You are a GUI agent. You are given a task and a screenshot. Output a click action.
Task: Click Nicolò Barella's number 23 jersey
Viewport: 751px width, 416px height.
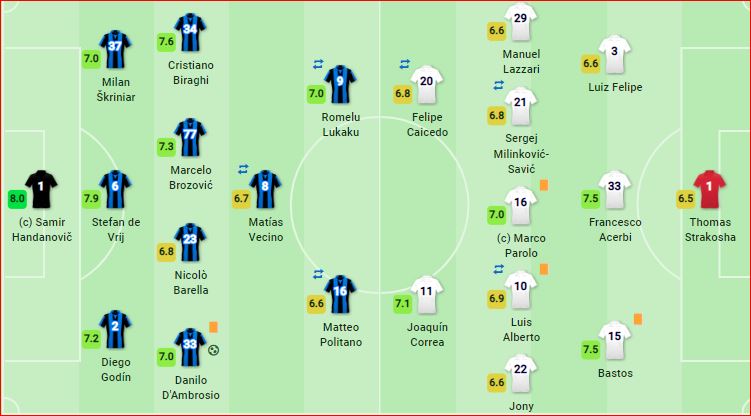[190, 241]
